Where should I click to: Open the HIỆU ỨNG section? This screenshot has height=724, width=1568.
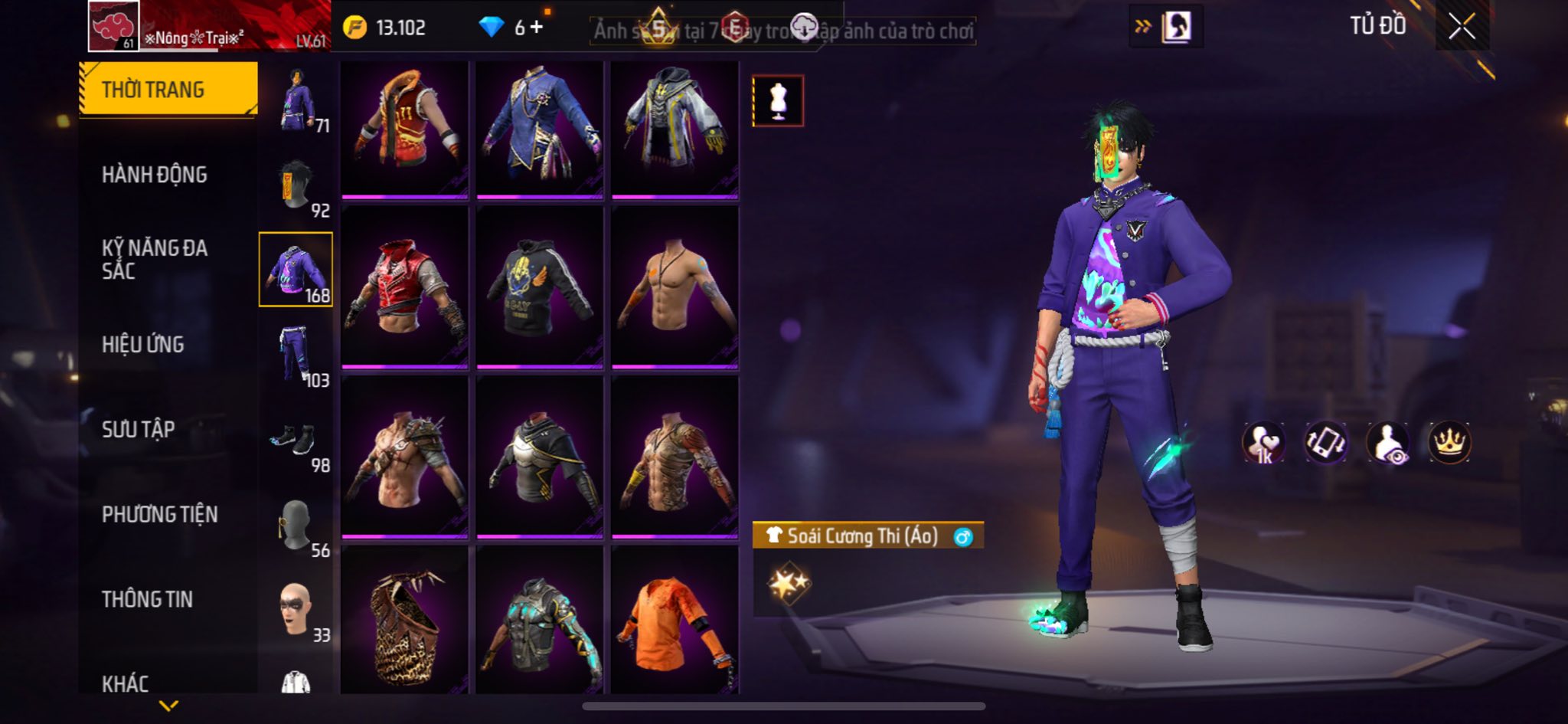143,345
